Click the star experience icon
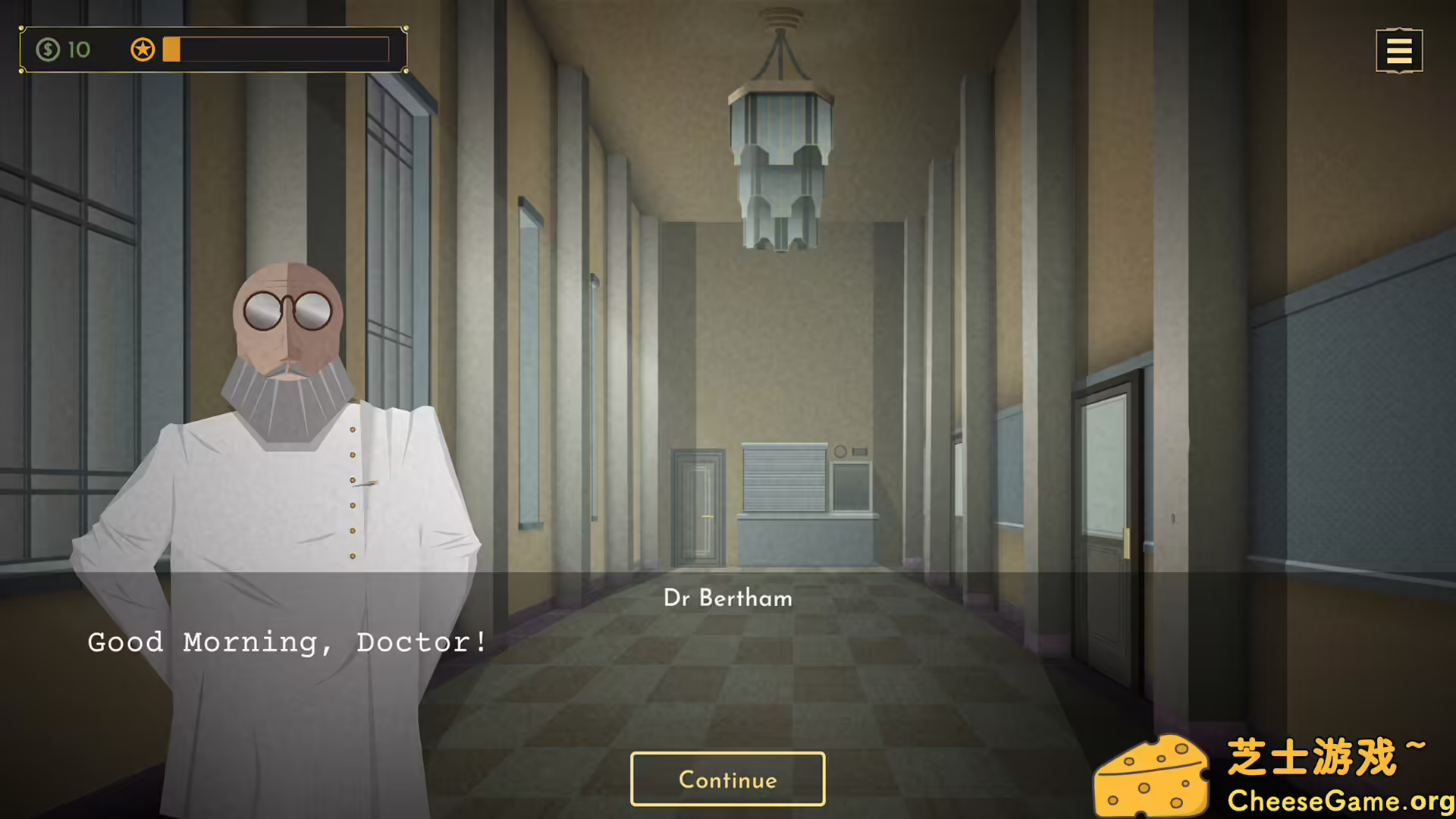The image size is (1456, 819). click(143, 50)
